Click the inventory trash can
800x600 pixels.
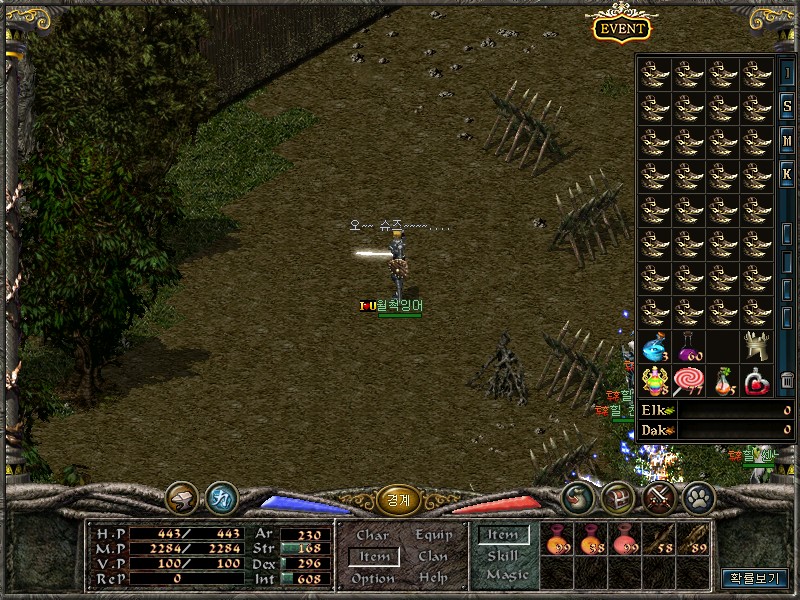tap(788, 380)
